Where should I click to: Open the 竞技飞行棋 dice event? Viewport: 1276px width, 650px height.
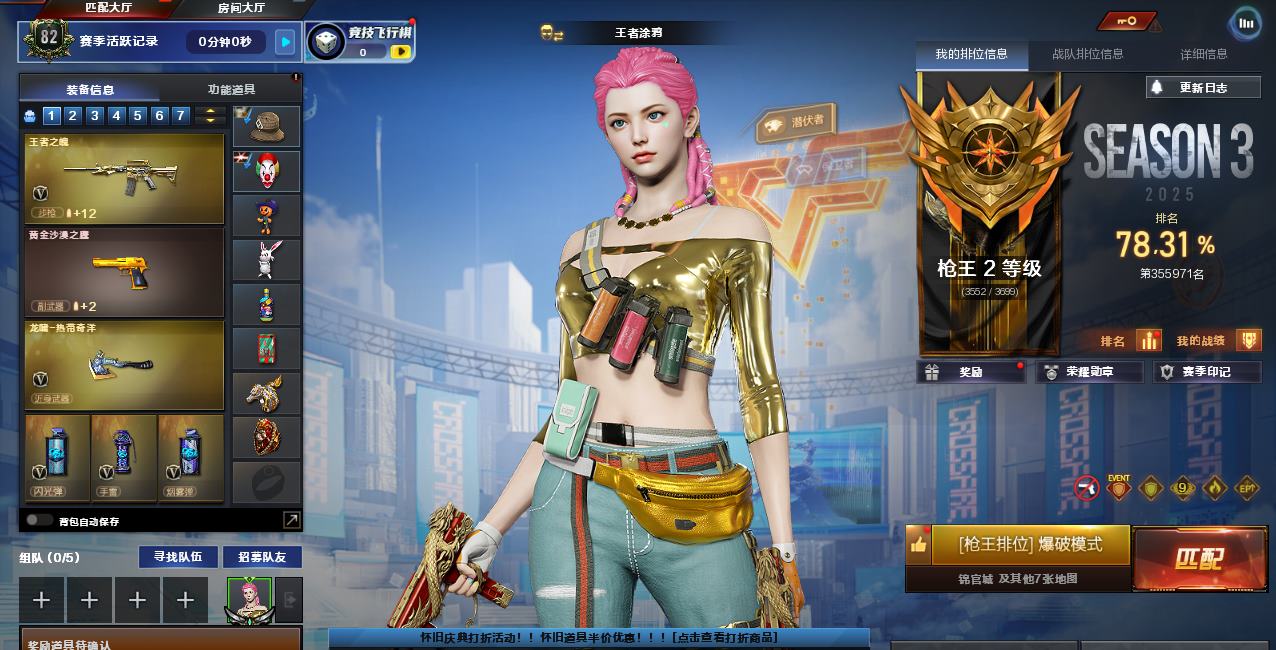click(360, 42)
